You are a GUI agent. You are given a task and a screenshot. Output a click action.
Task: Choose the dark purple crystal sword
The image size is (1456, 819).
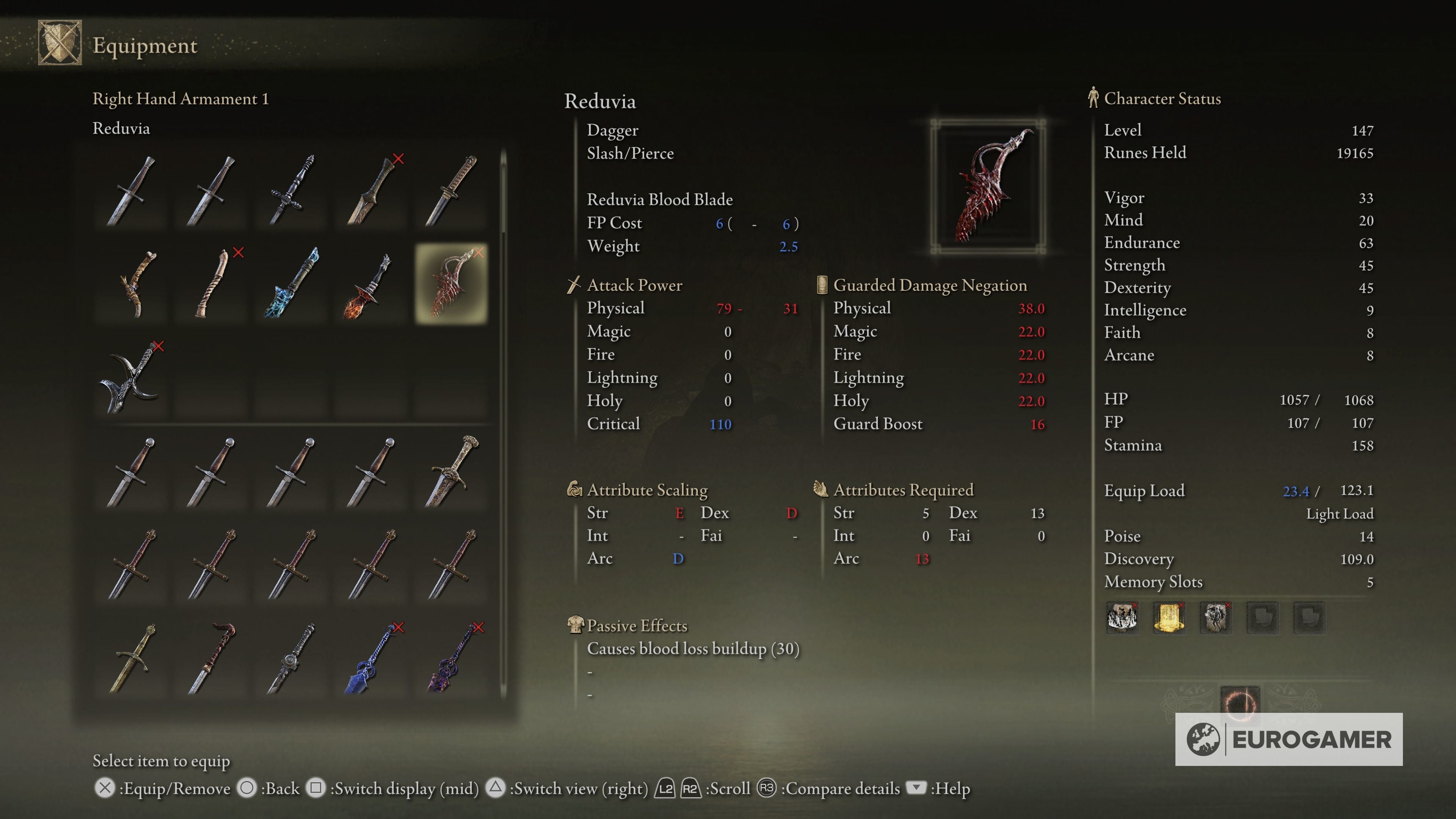pyautogui.click(x=451, y=659)
